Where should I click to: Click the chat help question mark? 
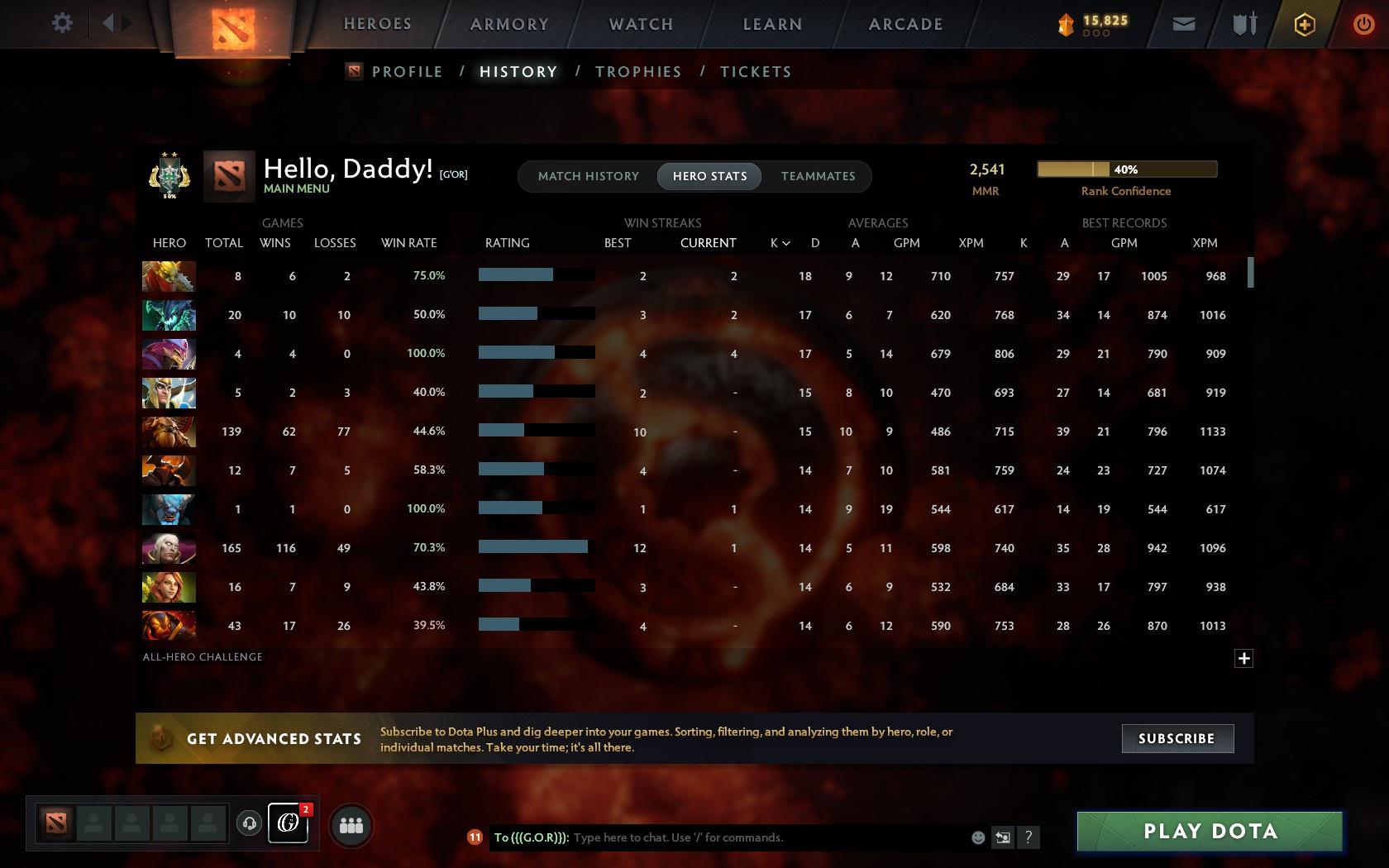tap(1029, 837)
